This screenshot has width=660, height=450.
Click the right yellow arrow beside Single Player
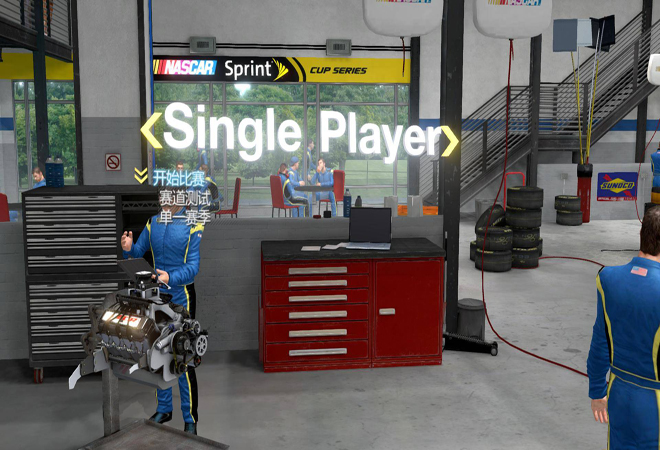pos(450,139)
